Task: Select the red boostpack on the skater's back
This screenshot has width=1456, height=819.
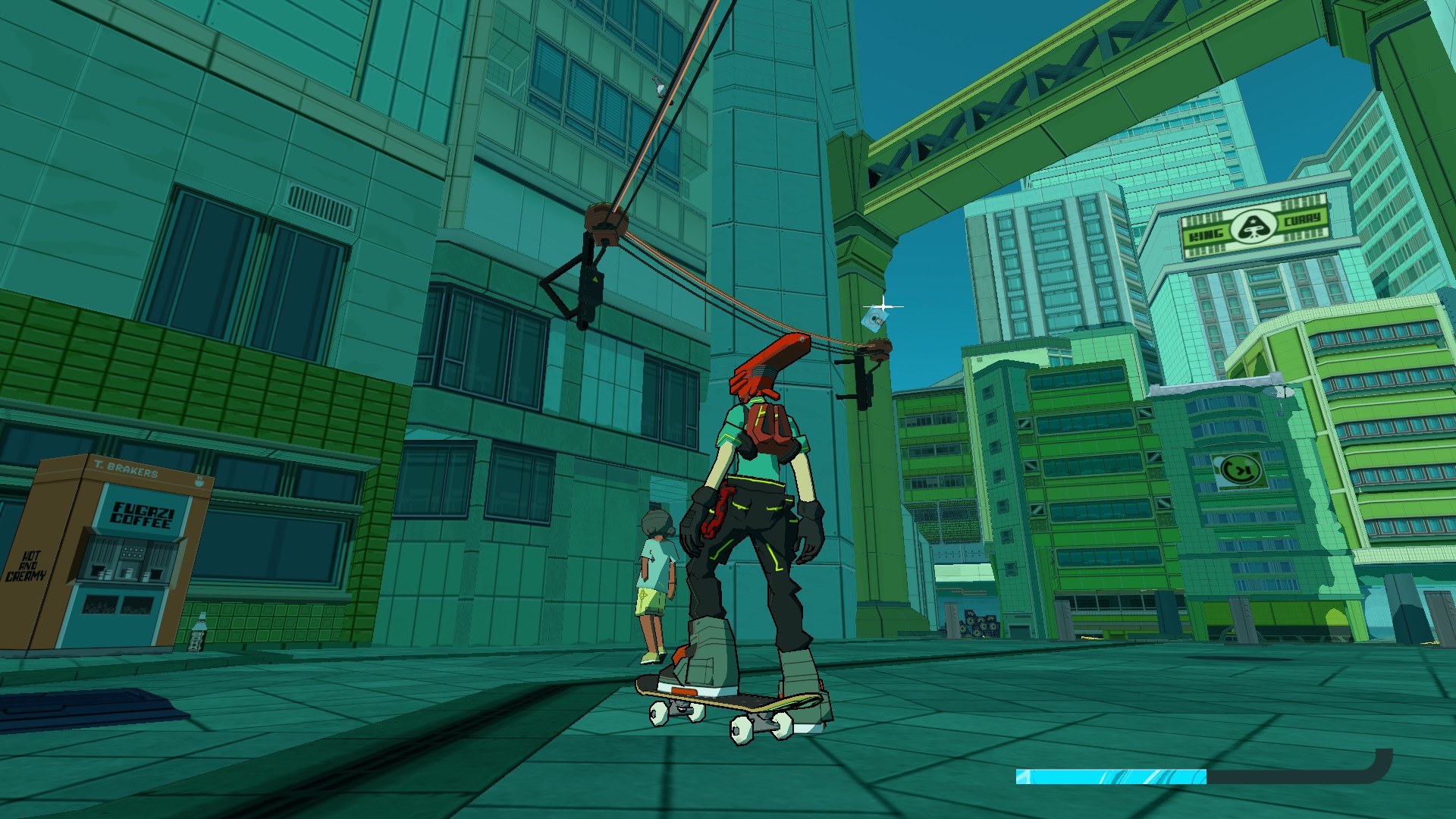Action: point(767,425)
